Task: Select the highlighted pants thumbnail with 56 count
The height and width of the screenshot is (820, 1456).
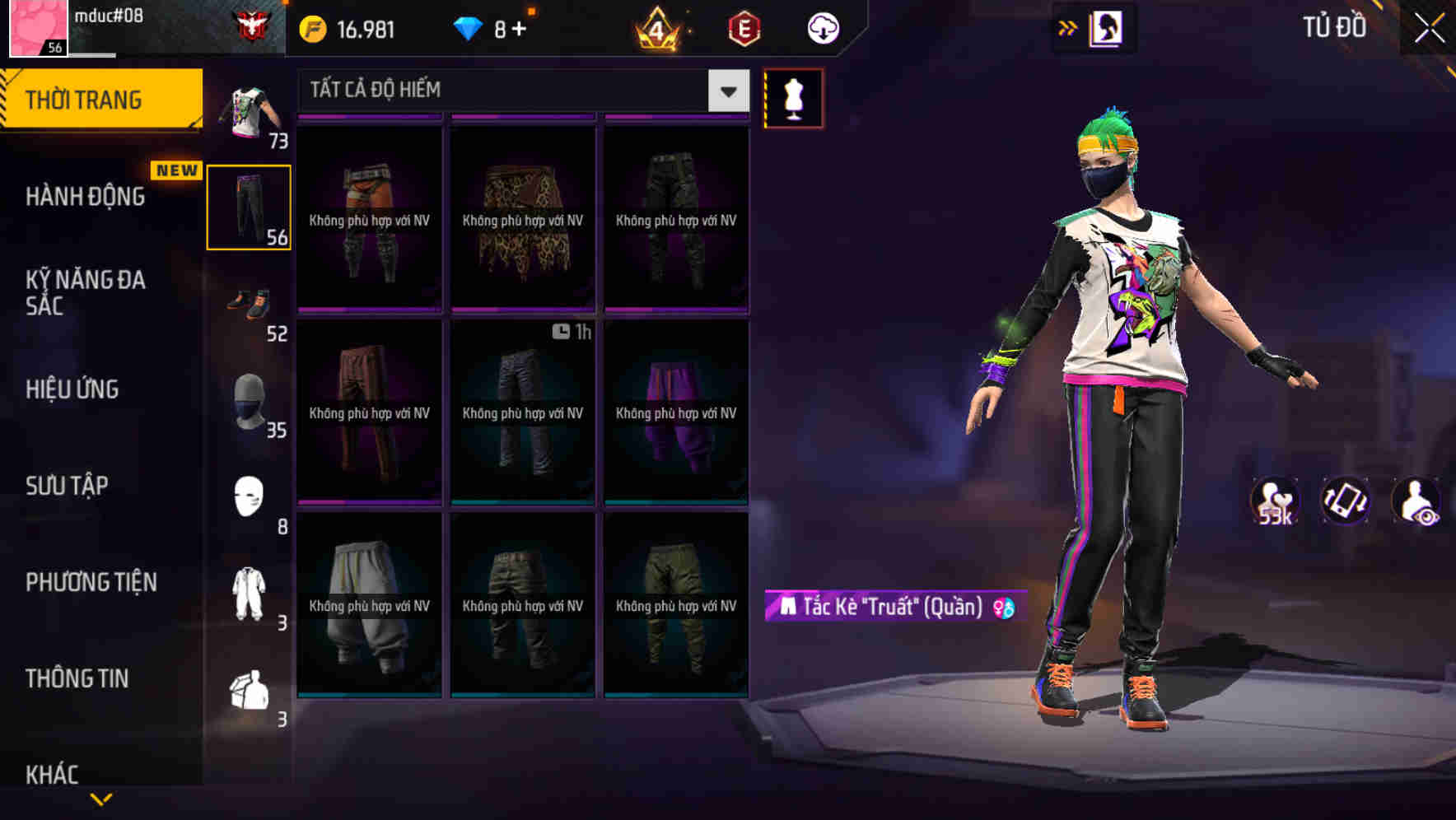Action: tap(249, 206)
